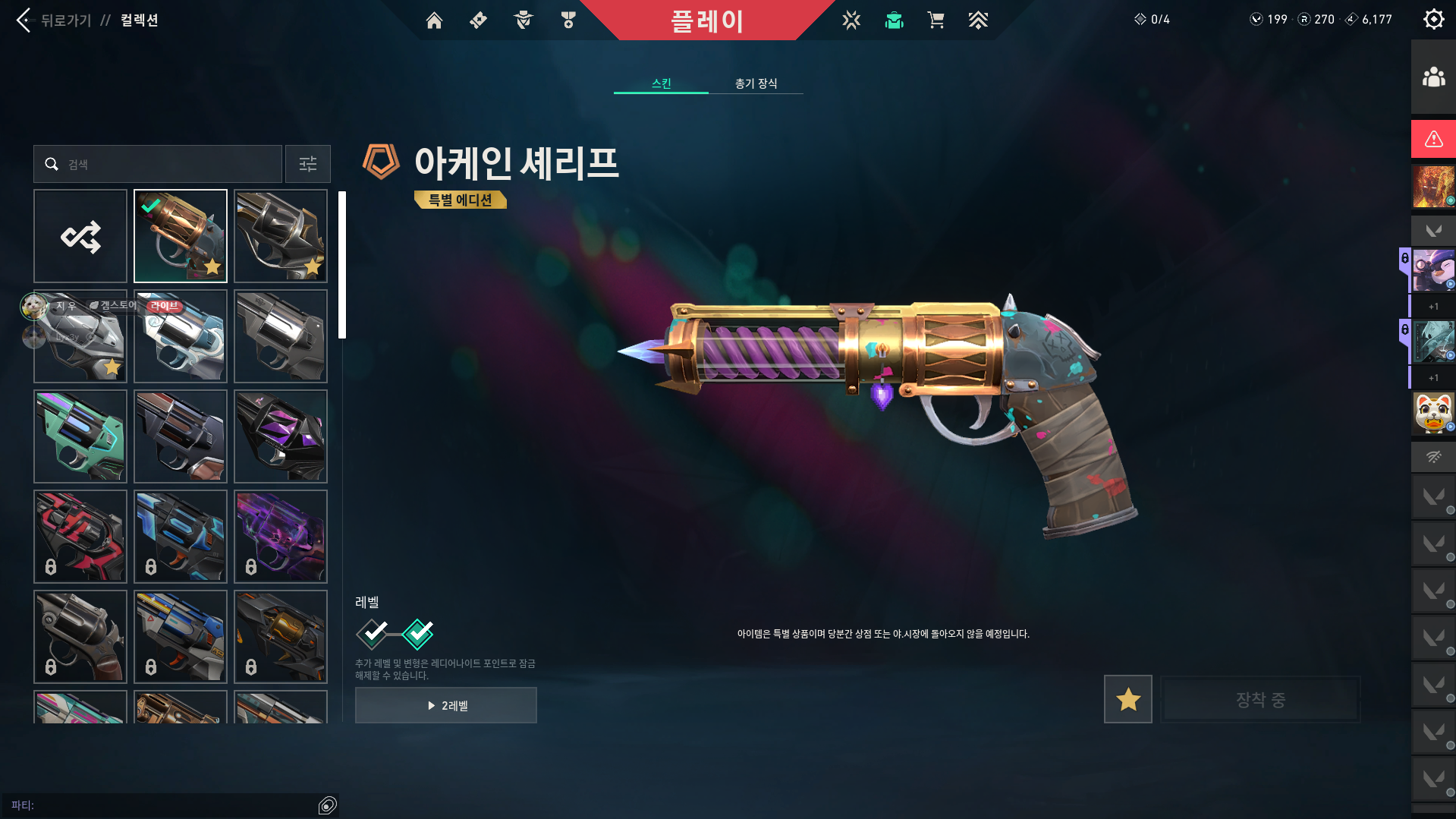Open the store cart icon
1456x819 pixels.
936,20
